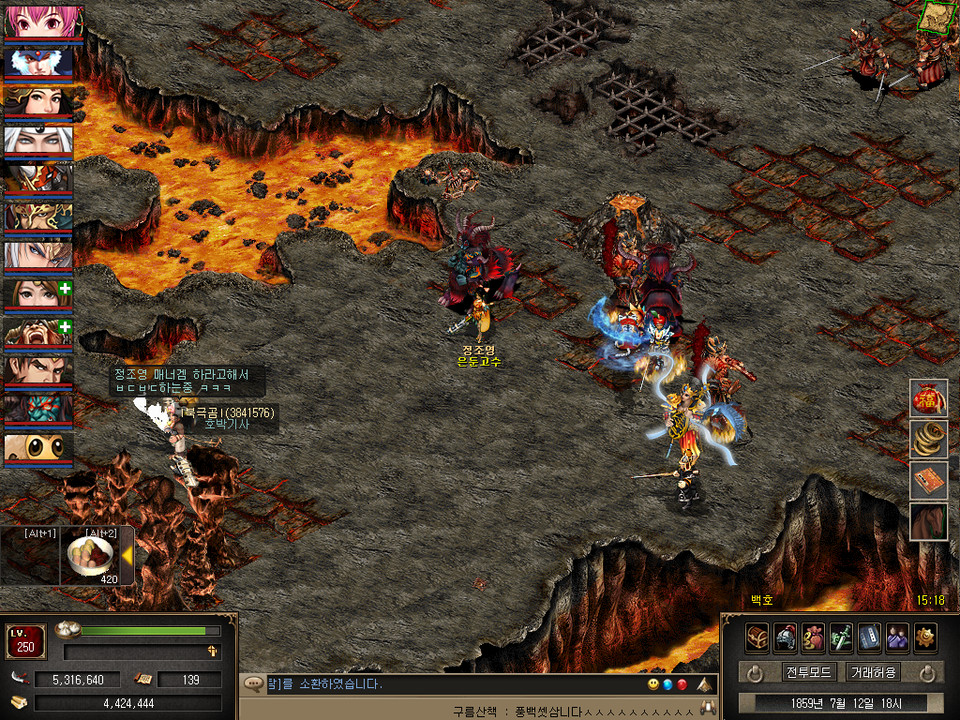The image size is (960, 720).
Task: Open the helmet equipment icon
Action: 785,637
